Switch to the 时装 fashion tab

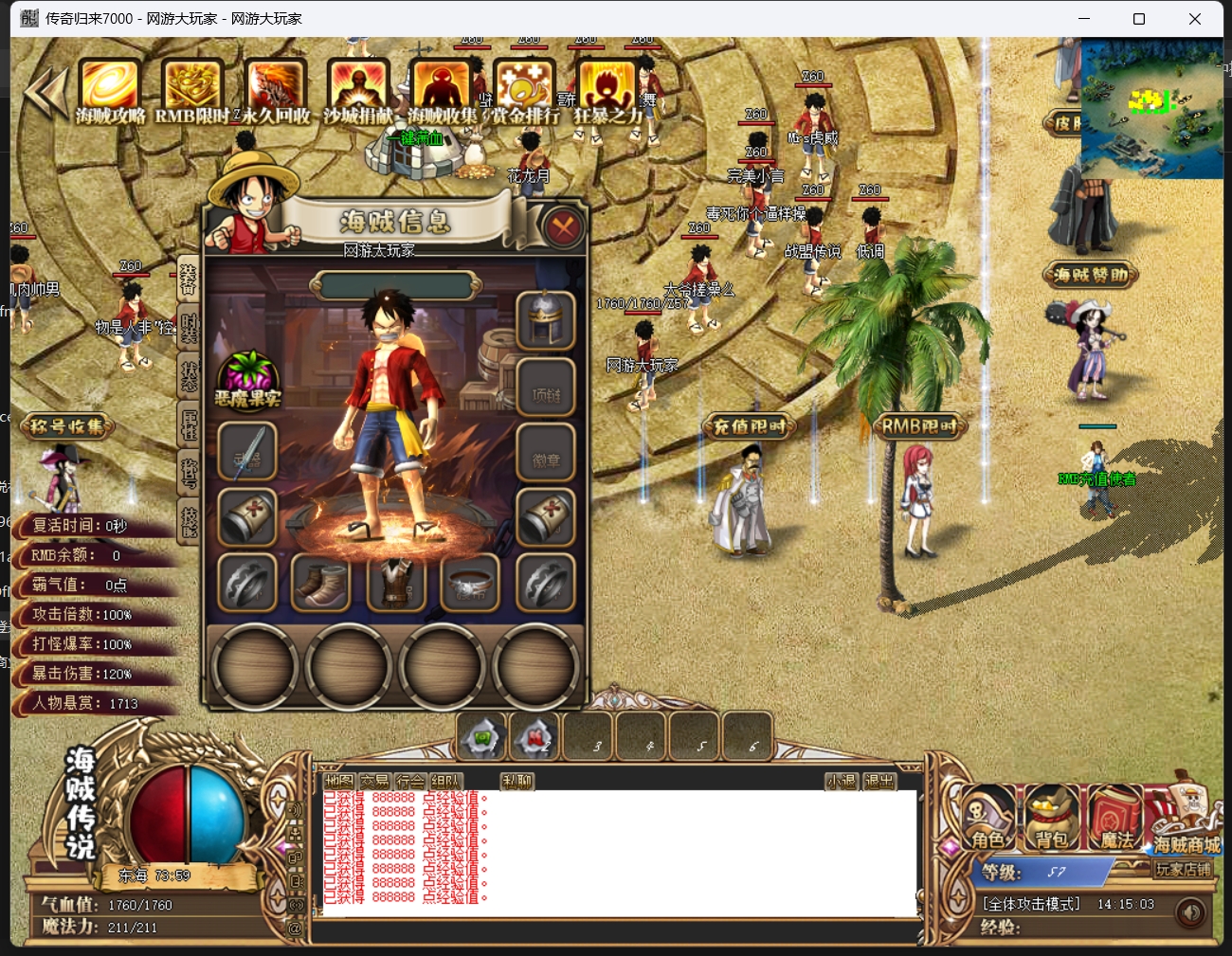click(x=189, y=327)
